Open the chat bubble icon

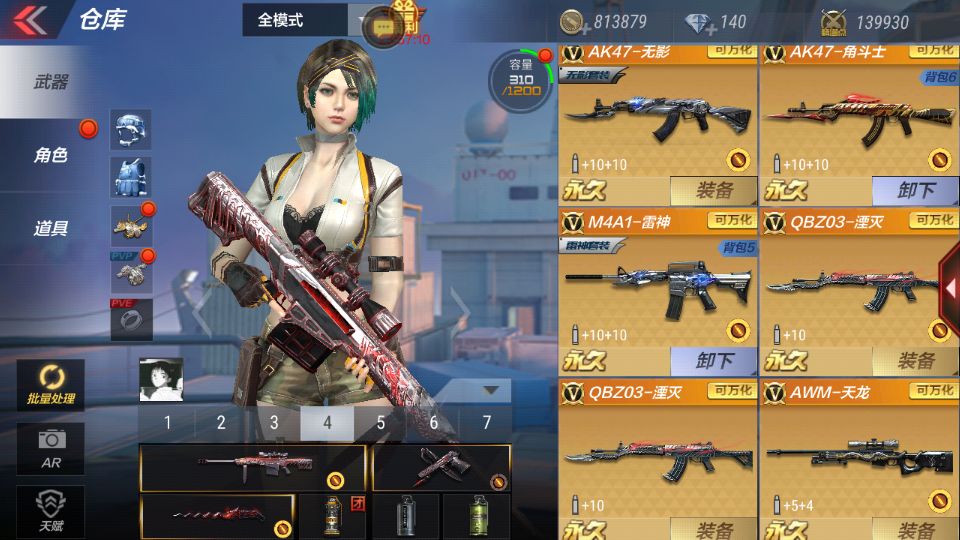click(x=382, y=26)
